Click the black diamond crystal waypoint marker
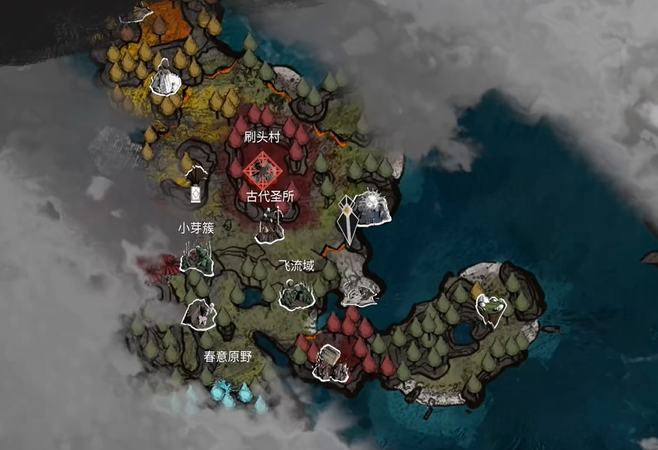The height and width of the screenshot is (450, 658). tap(347, 219)
